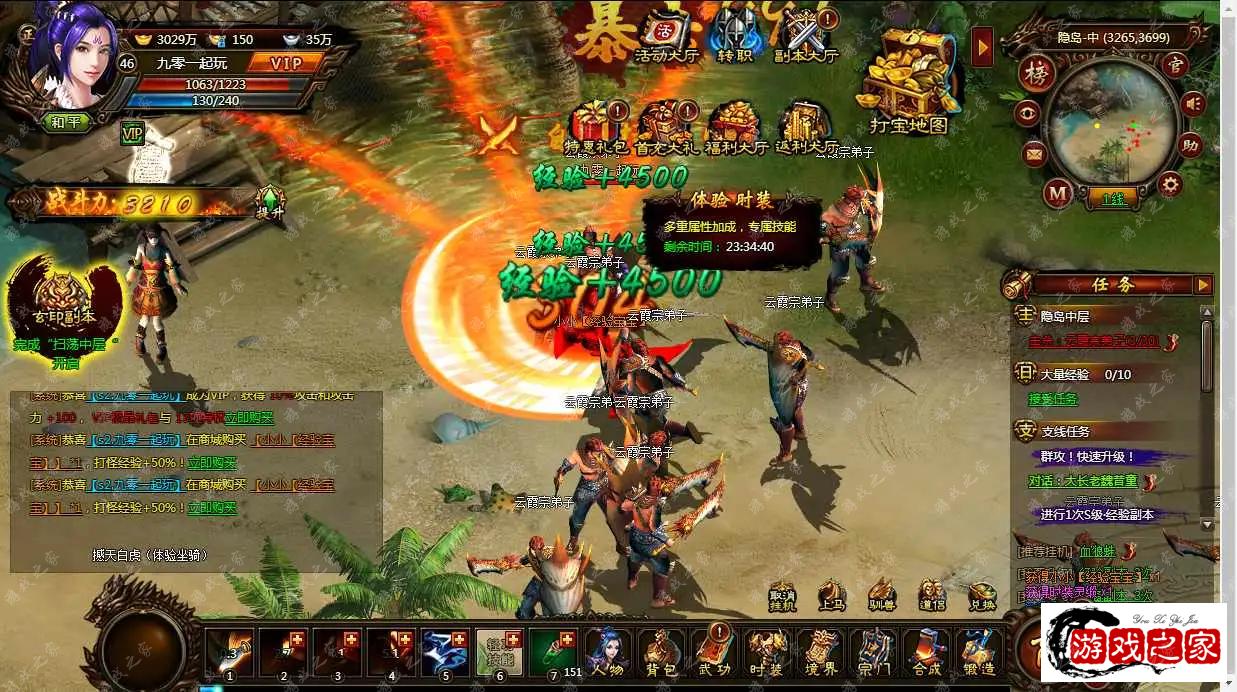Click the 提升 power upgrade gem
This screenshot has width=1237, height=692.
270,203
